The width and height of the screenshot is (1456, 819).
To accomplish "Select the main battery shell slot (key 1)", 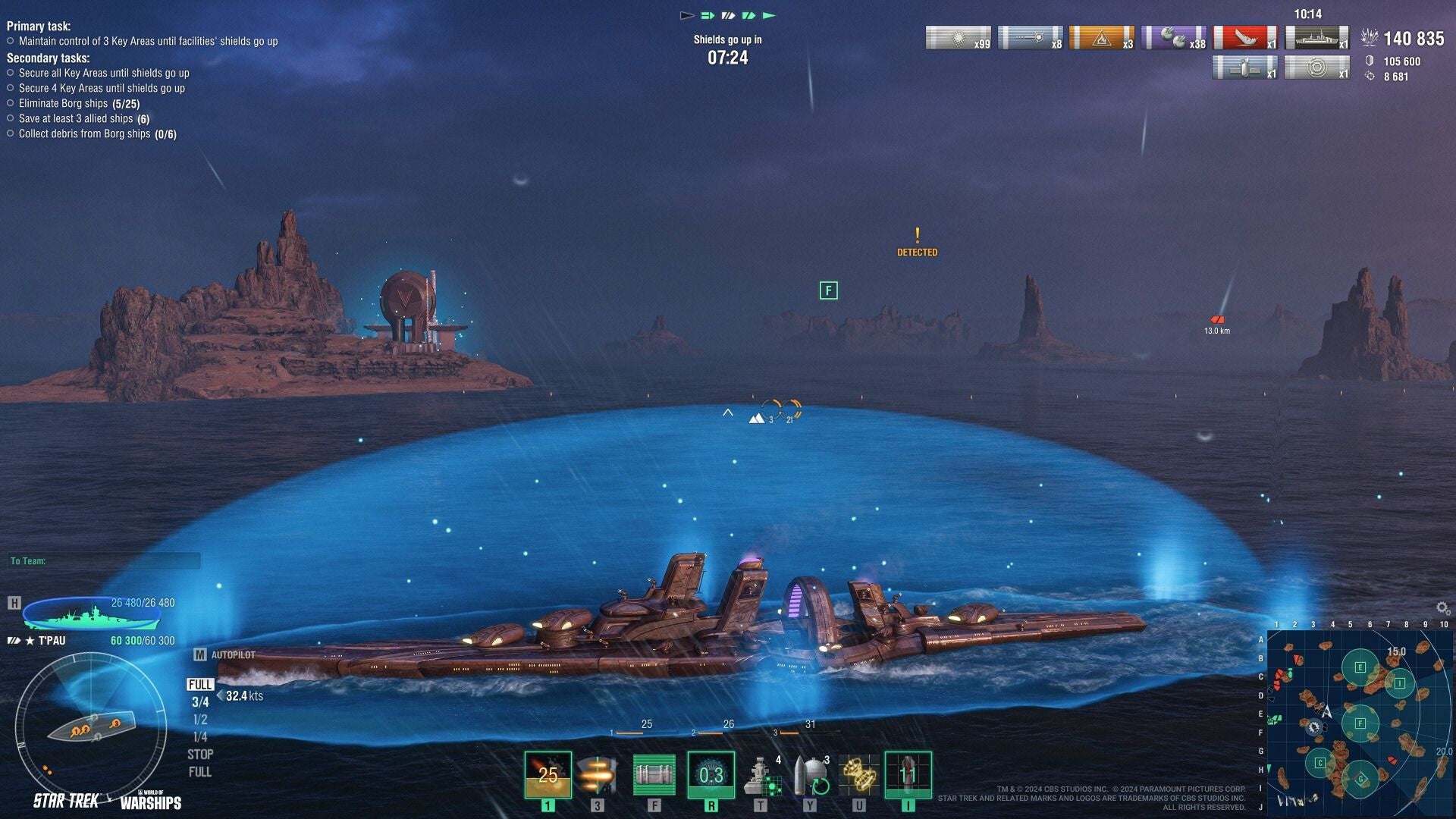I will coord(548,774).
